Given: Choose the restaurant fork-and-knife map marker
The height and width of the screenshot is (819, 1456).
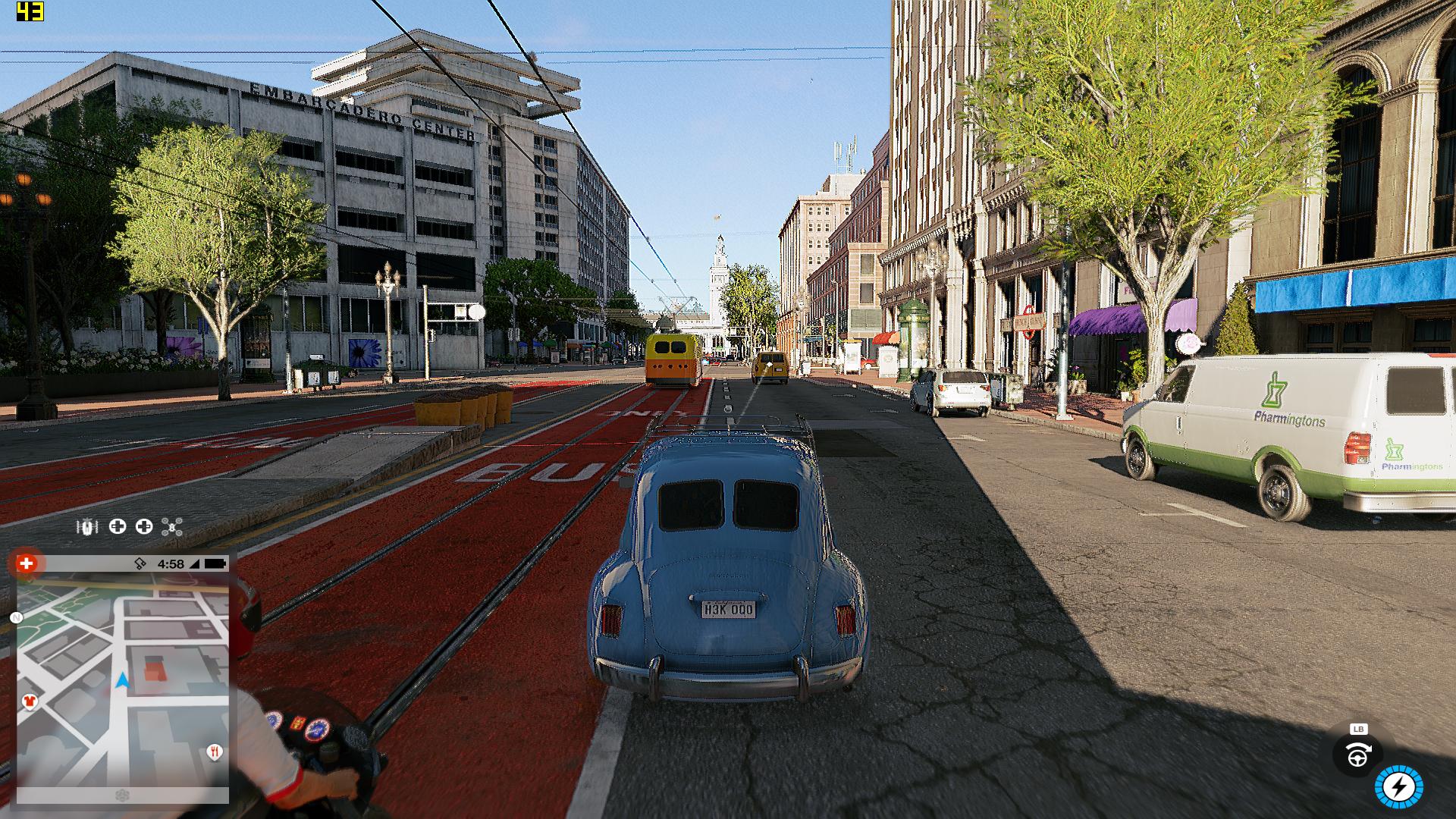Looking at the screenshot, I should pos(215,752).
